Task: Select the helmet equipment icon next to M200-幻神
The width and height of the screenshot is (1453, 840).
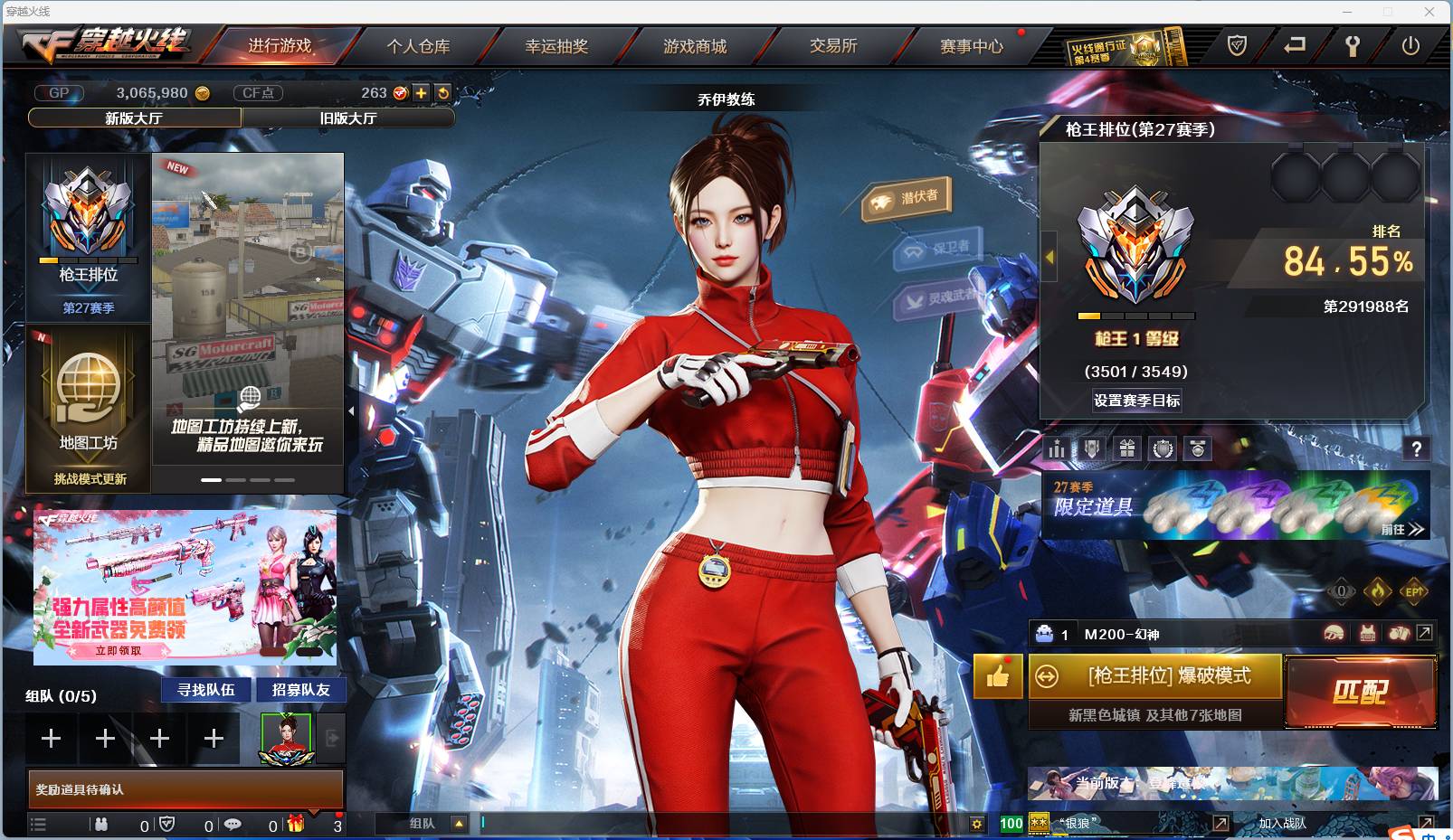Action: point(1334,632)
